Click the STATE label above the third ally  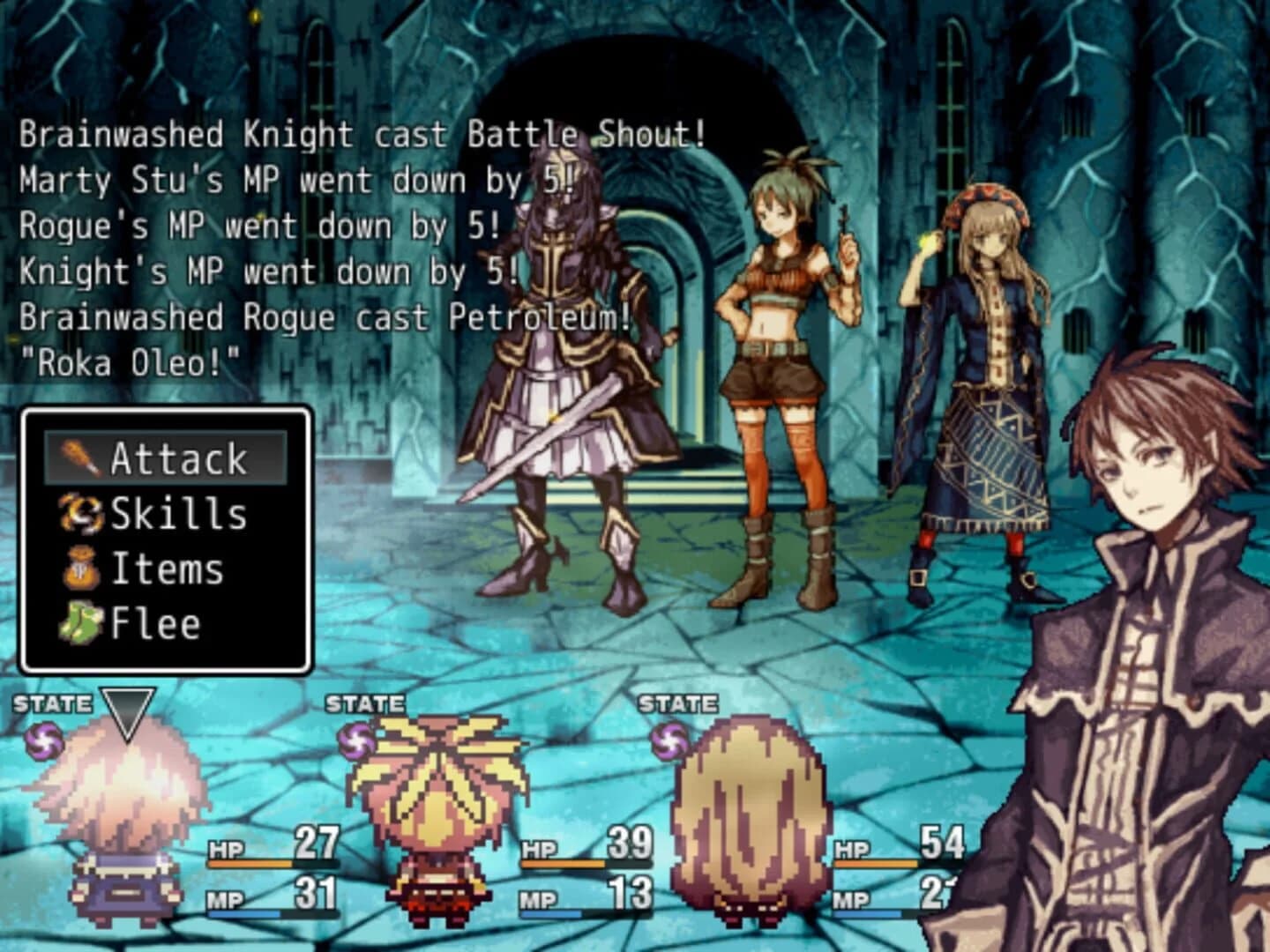pos(679,704)
